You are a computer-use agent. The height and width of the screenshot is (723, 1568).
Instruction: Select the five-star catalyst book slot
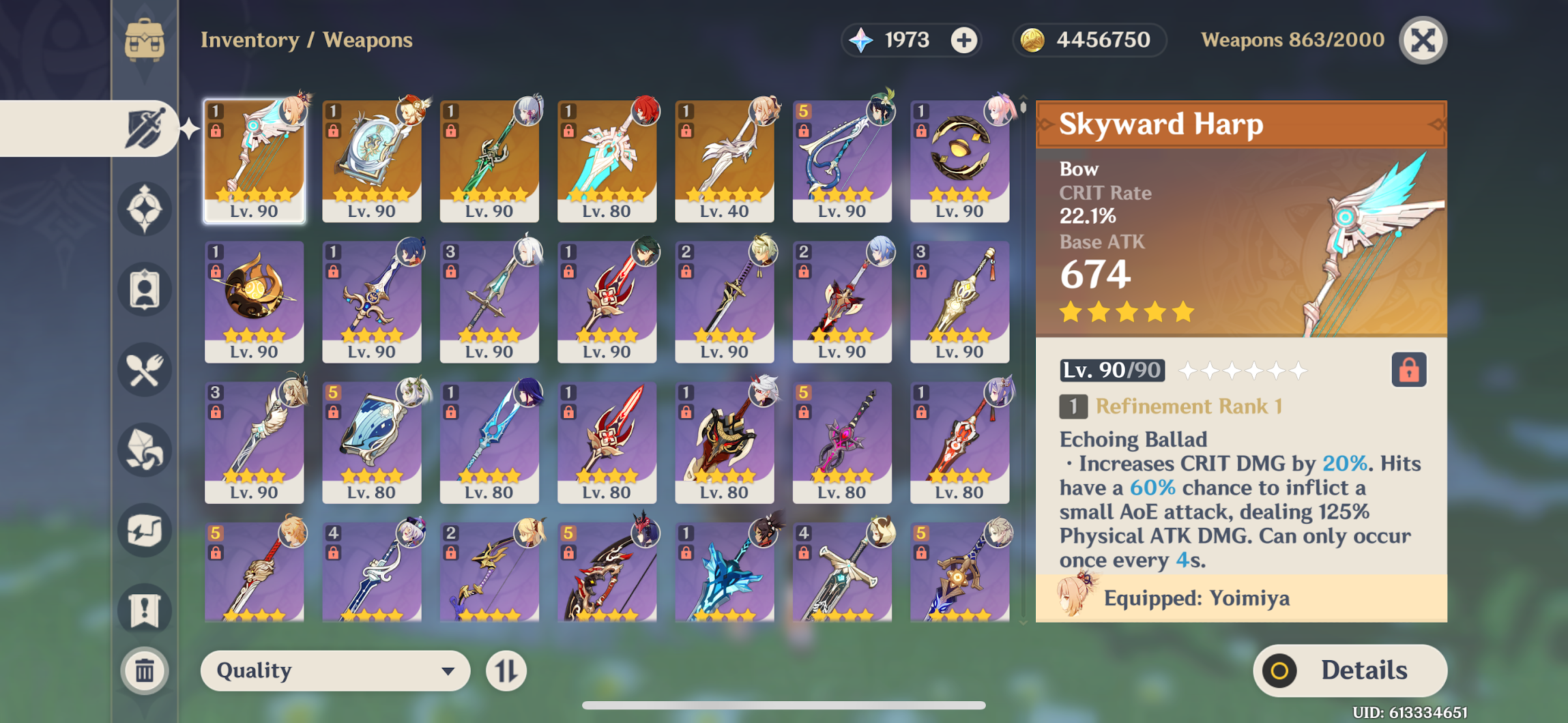[371, 161]
